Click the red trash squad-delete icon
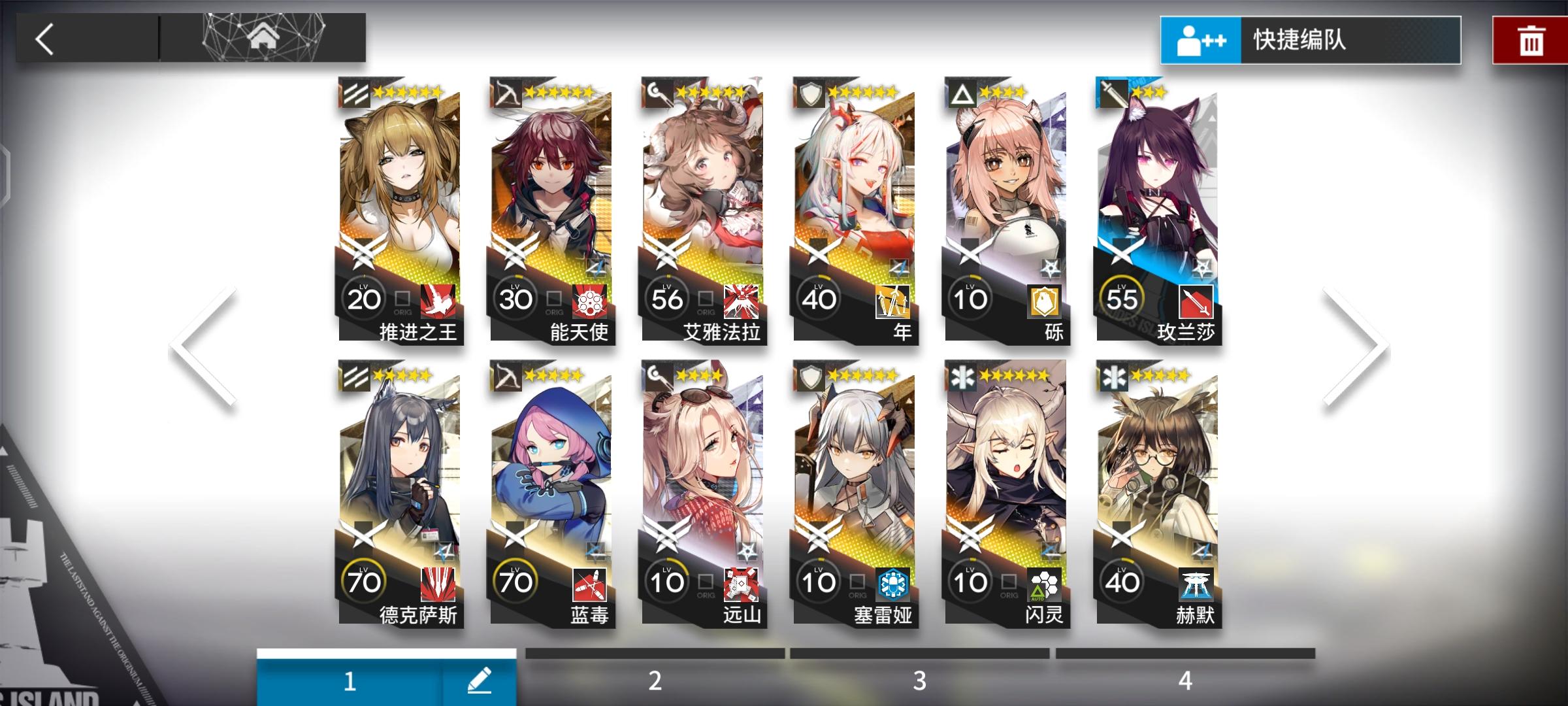Screen dimensions: 1568x706 [1532, 40]
